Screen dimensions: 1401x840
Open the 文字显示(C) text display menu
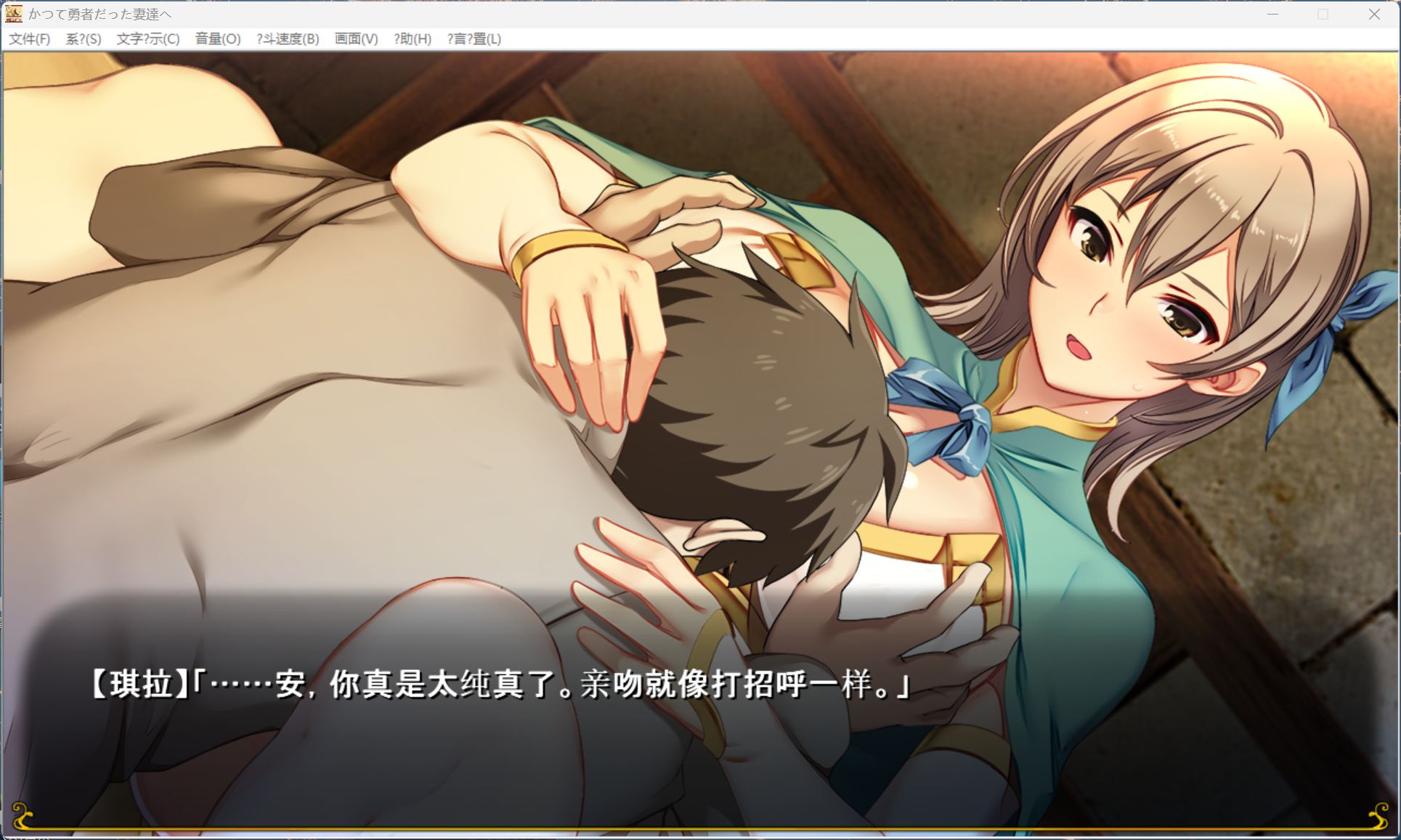pos(147,38)
